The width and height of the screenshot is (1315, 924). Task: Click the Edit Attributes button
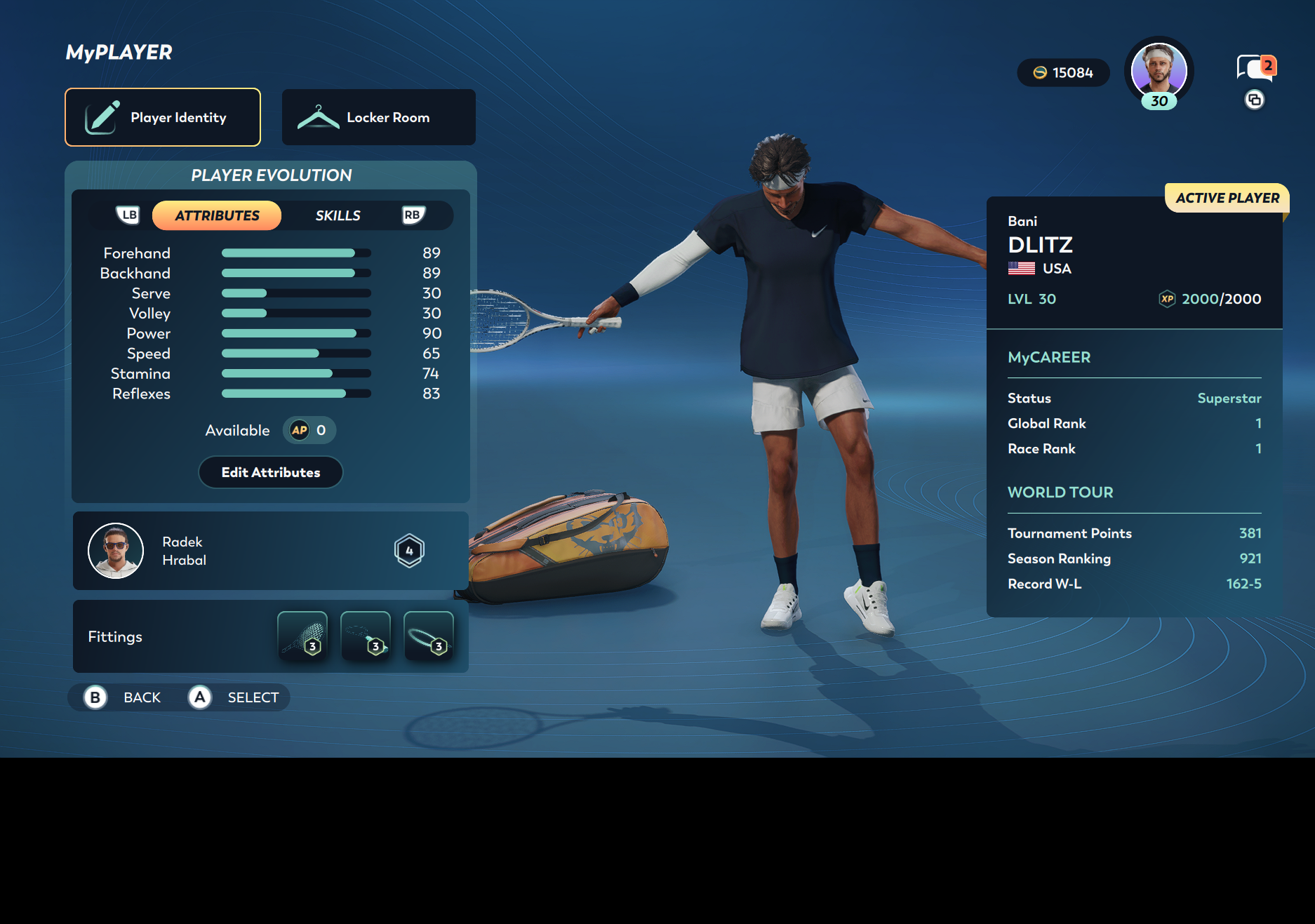click(x=271, y=472)
